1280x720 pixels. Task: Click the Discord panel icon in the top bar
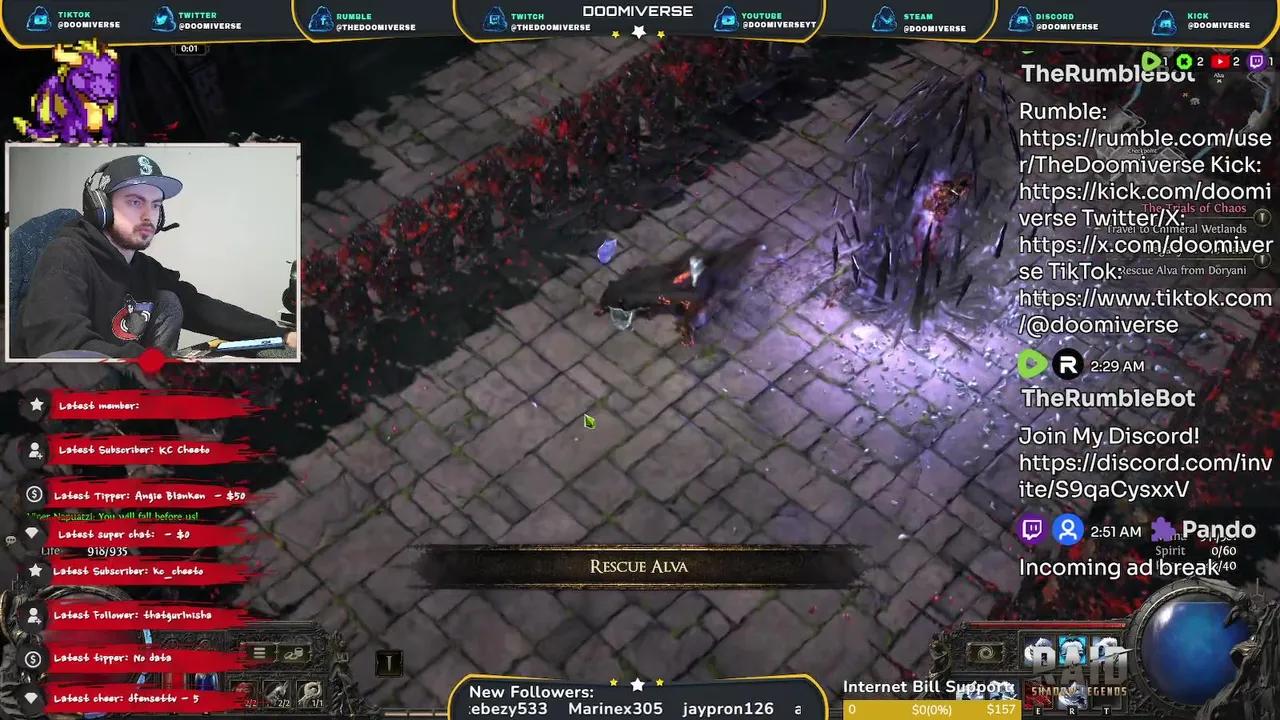(1021, 18)
